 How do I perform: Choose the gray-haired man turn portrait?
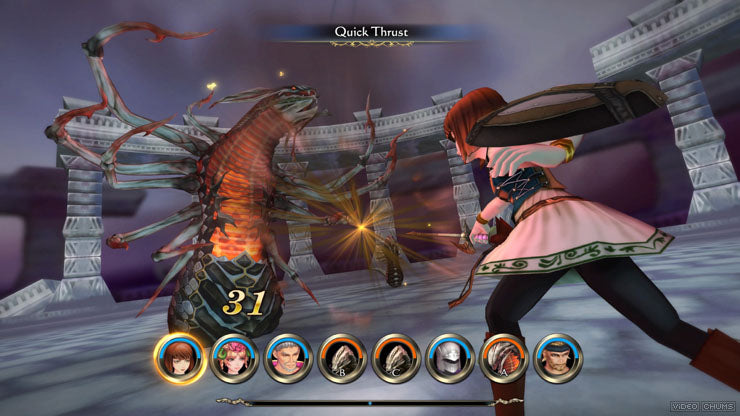coord(290,358)
